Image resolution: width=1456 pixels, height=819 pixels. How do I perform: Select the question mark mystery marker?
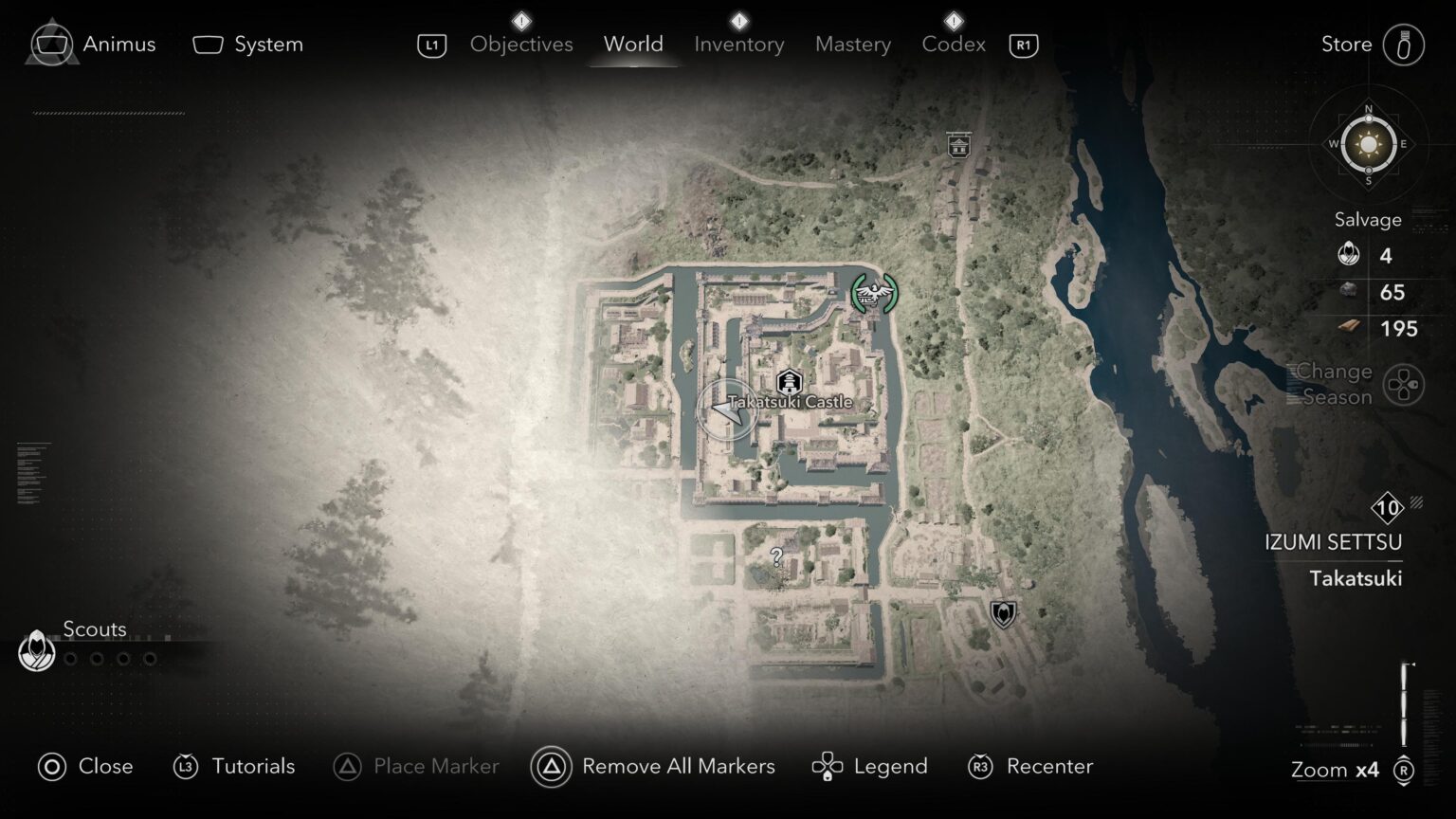click(x=777, y=555)
